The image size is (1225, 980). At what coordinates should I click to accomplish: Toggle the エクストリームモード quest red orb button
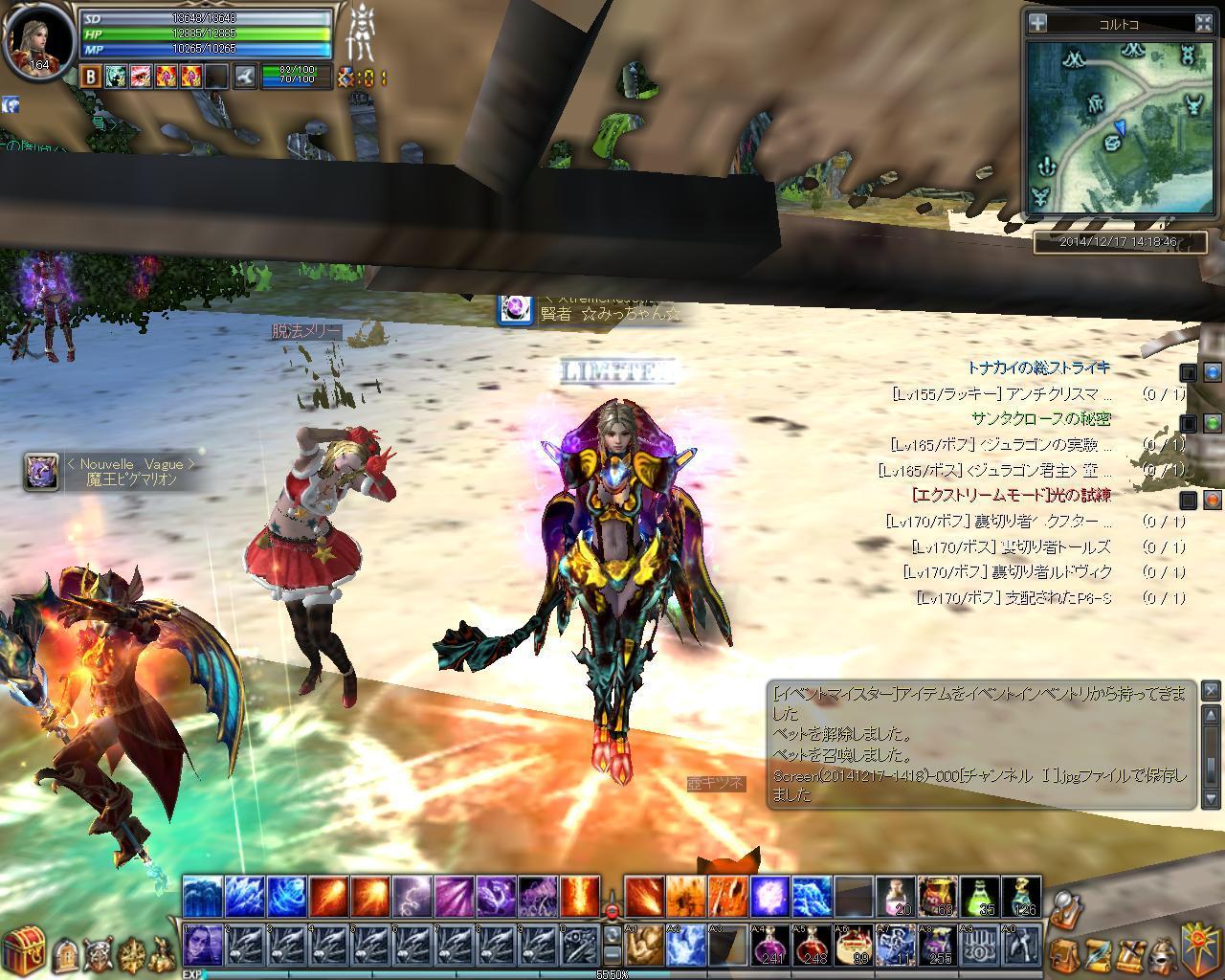coord(1213,500)
